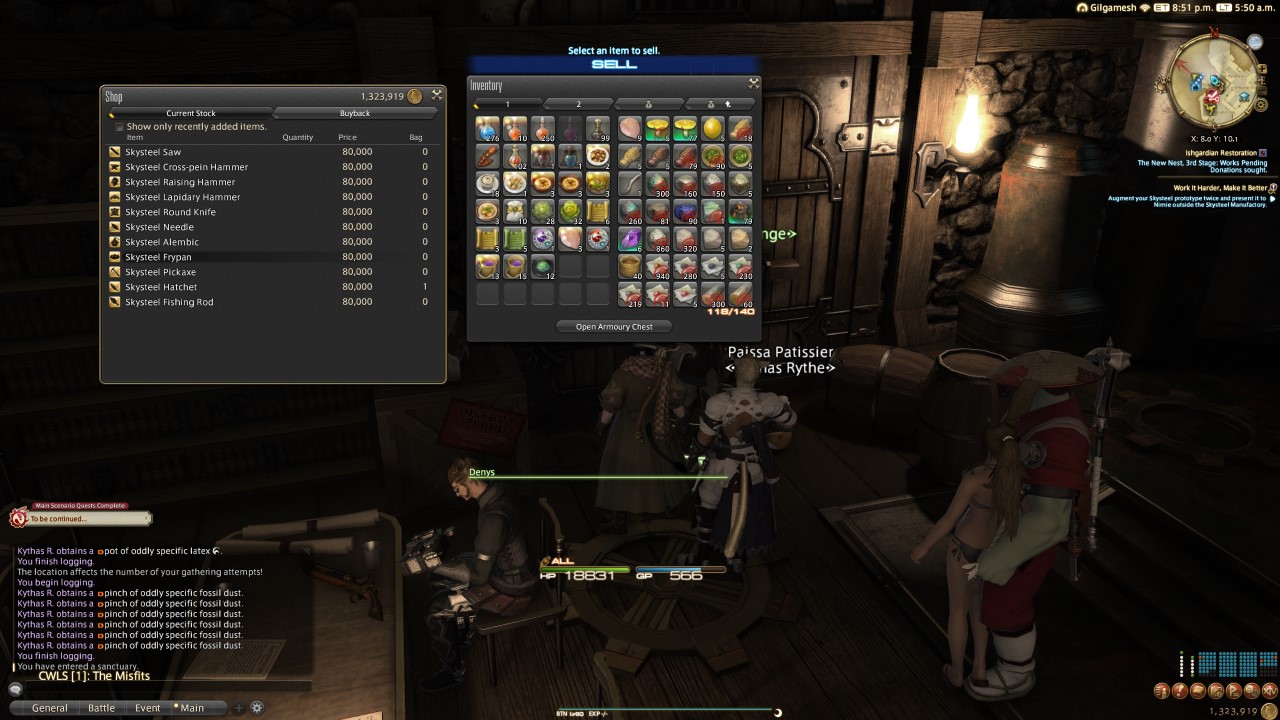
Task: Open the main menu XIV meteor icon
Action: click(1268, 690)
